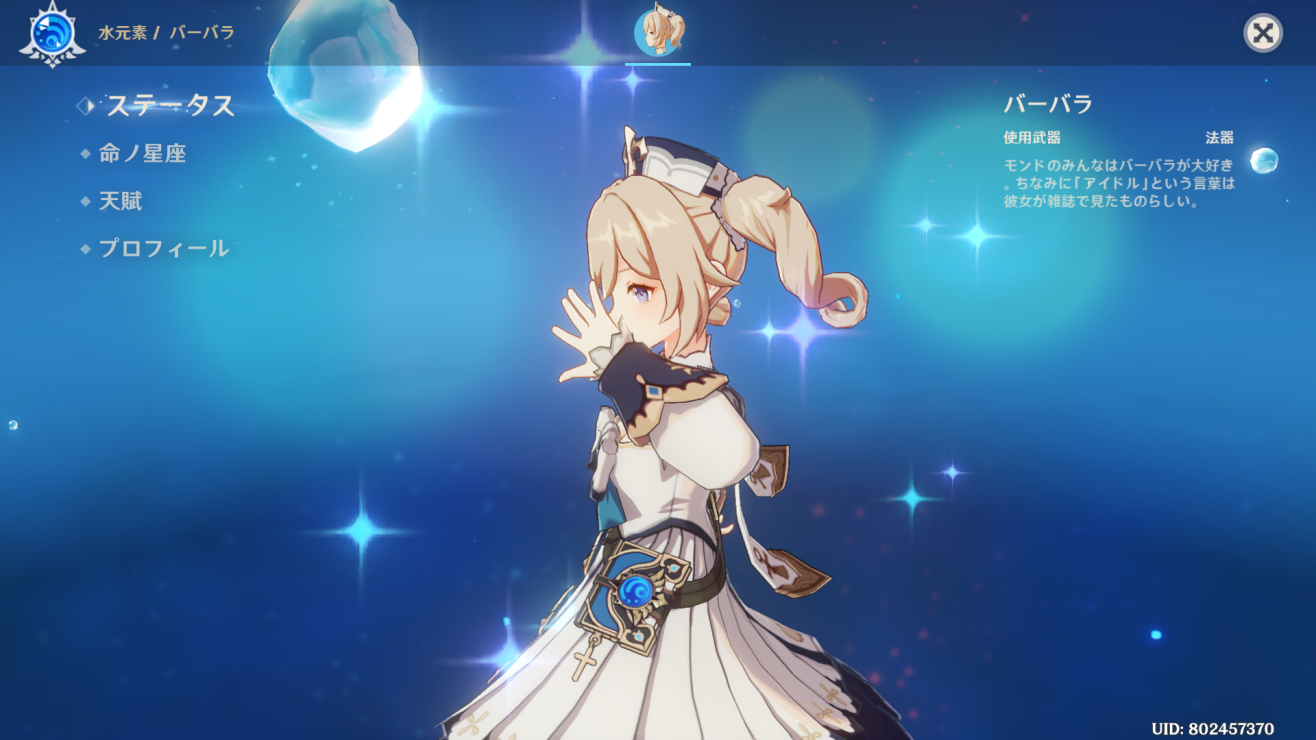Screen dimensions: 1316x740
Task: Close the character detail screen
Action: click(x=1261, y=31)
